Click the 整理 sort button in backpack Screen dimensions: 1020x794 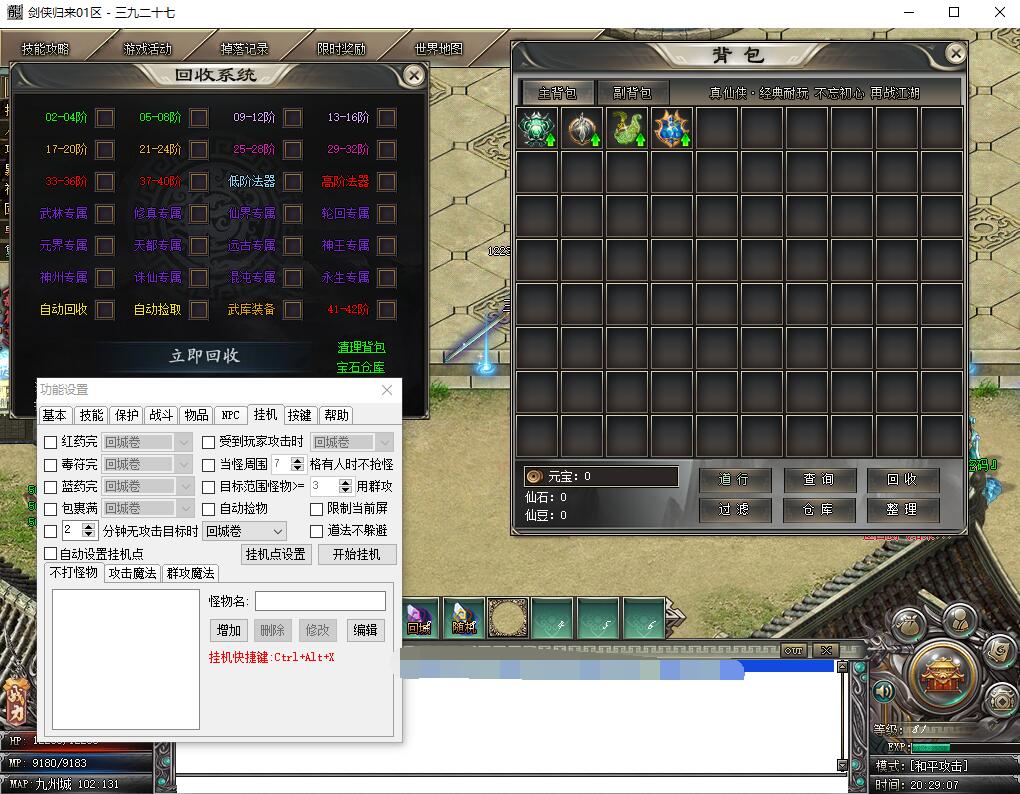902,509
